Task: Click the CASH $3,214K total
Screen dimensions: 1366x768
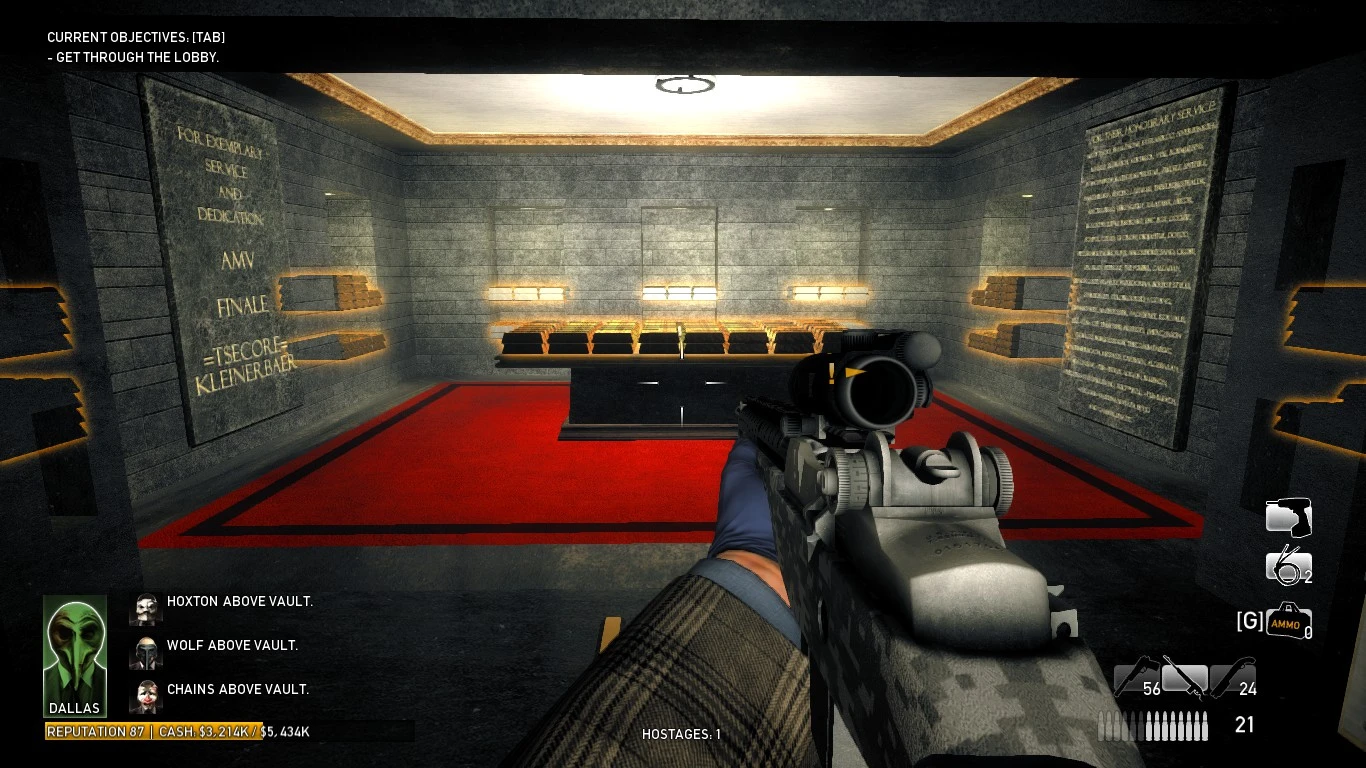Action: [210, 731]
